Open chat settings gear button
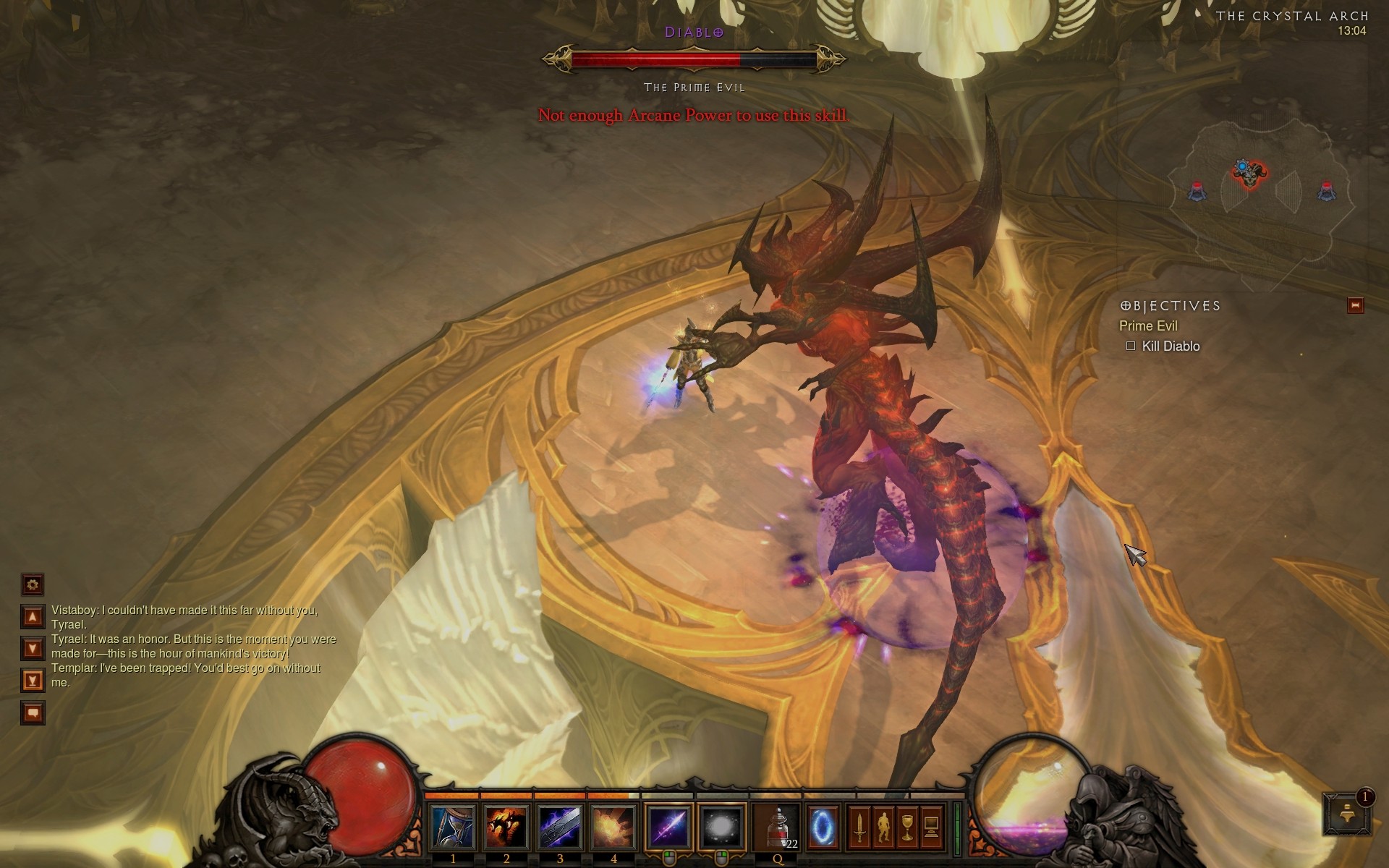The image size is (1389, 868). click(33, 584)
